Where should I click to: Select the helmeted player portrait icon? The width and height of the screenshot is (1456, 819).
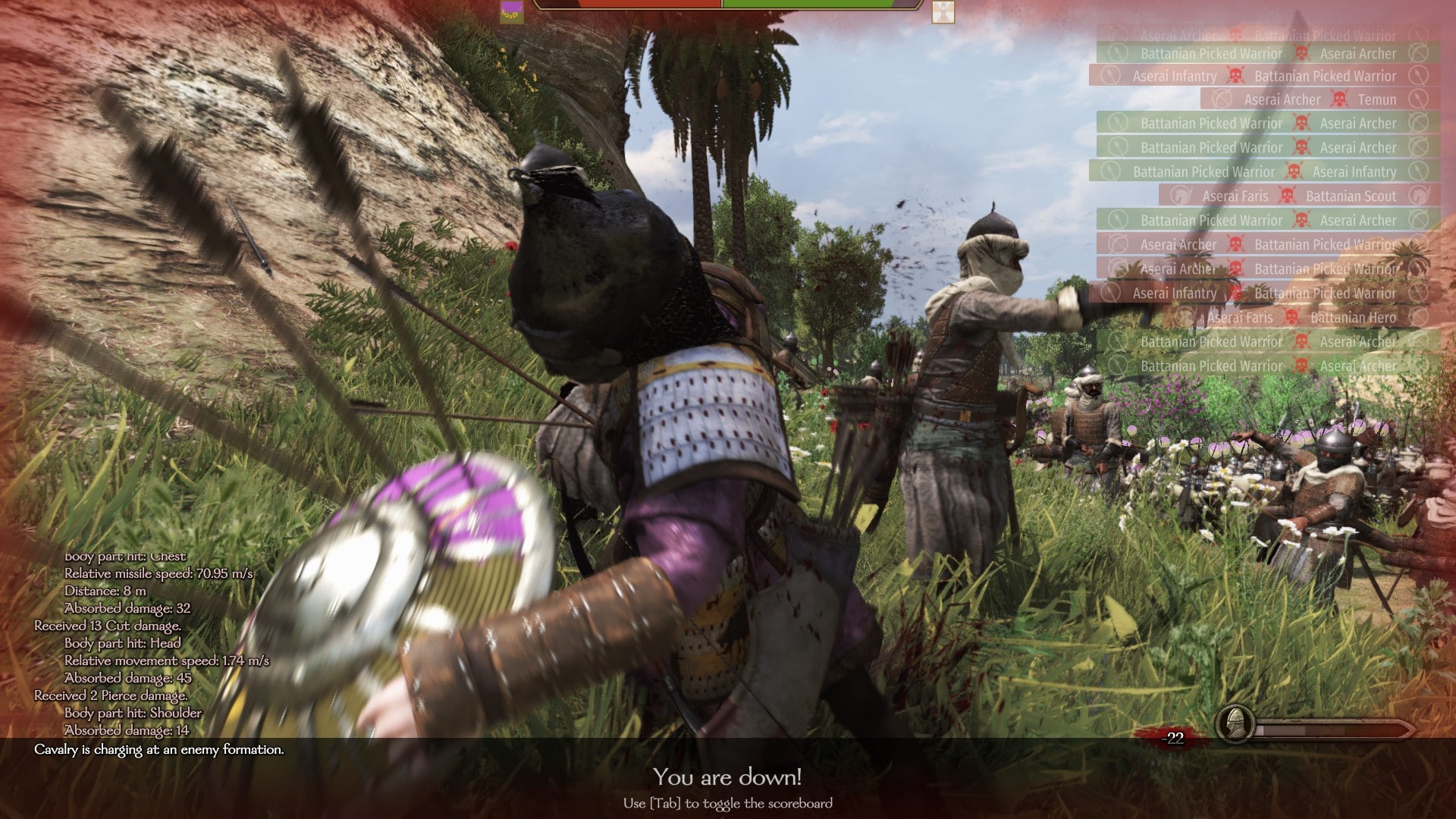pos(1234,725)
